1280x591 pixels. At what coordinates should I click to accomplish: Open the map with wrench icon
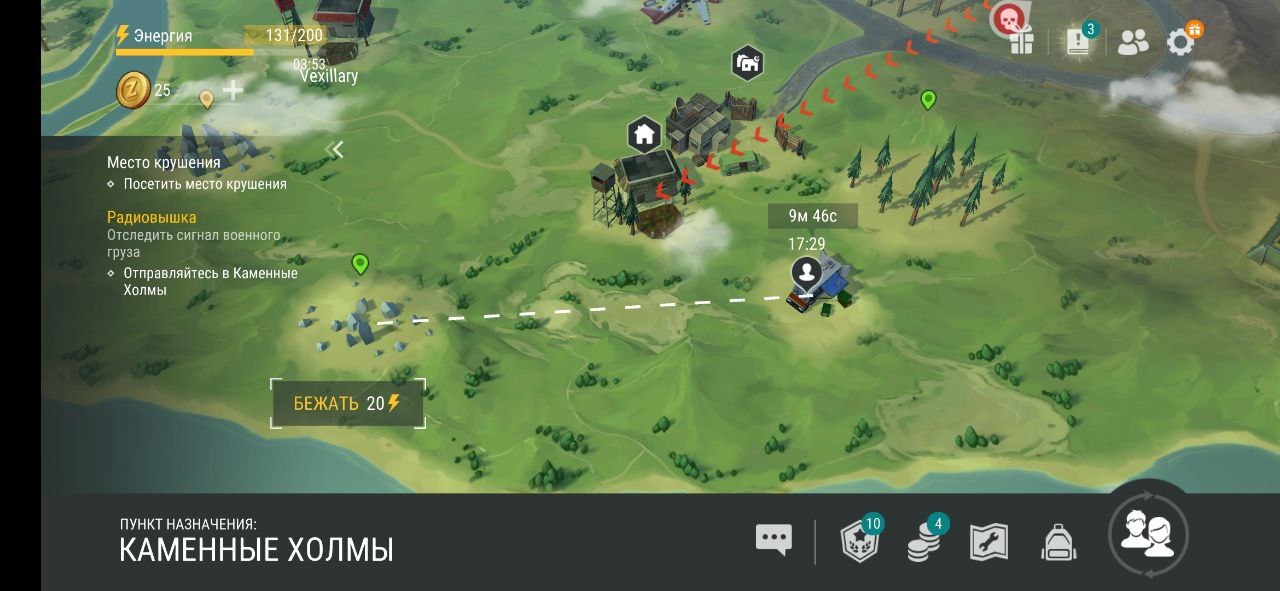coord(989,542)
